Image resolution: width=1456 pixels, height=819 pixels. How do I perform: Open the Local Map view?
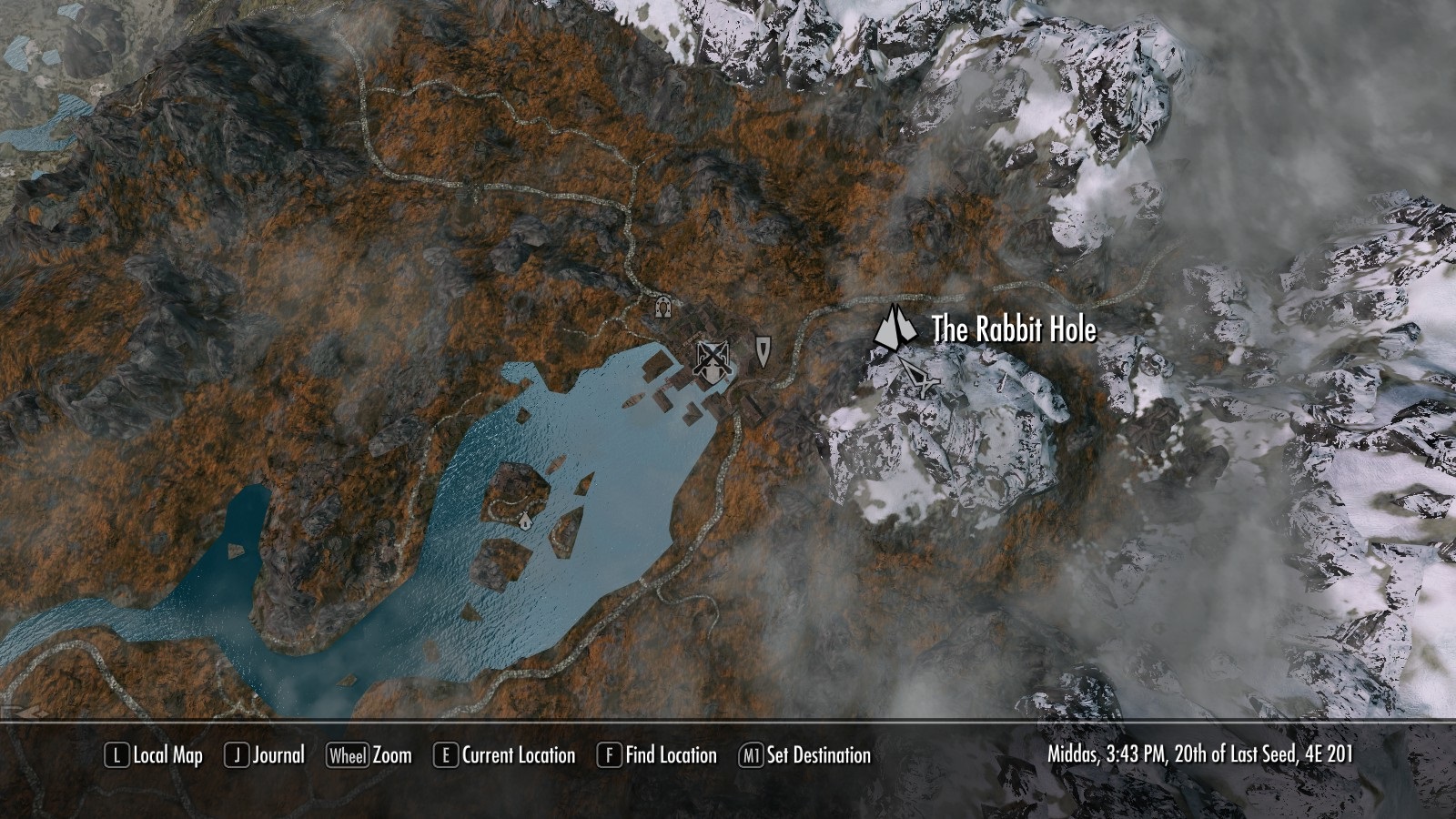pos(155,755)
